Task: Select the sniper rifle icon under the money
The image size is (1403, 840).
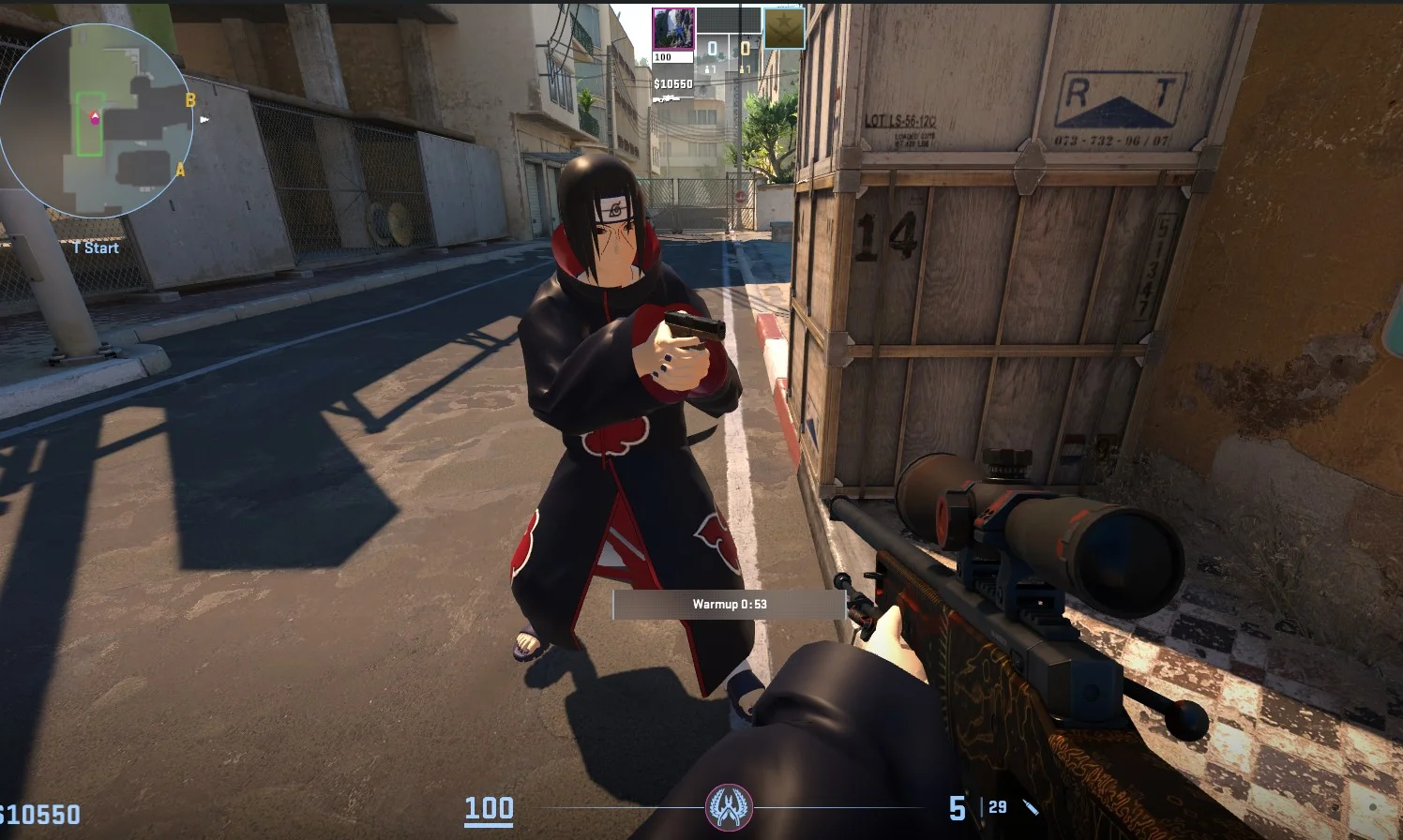Action: 667,98
